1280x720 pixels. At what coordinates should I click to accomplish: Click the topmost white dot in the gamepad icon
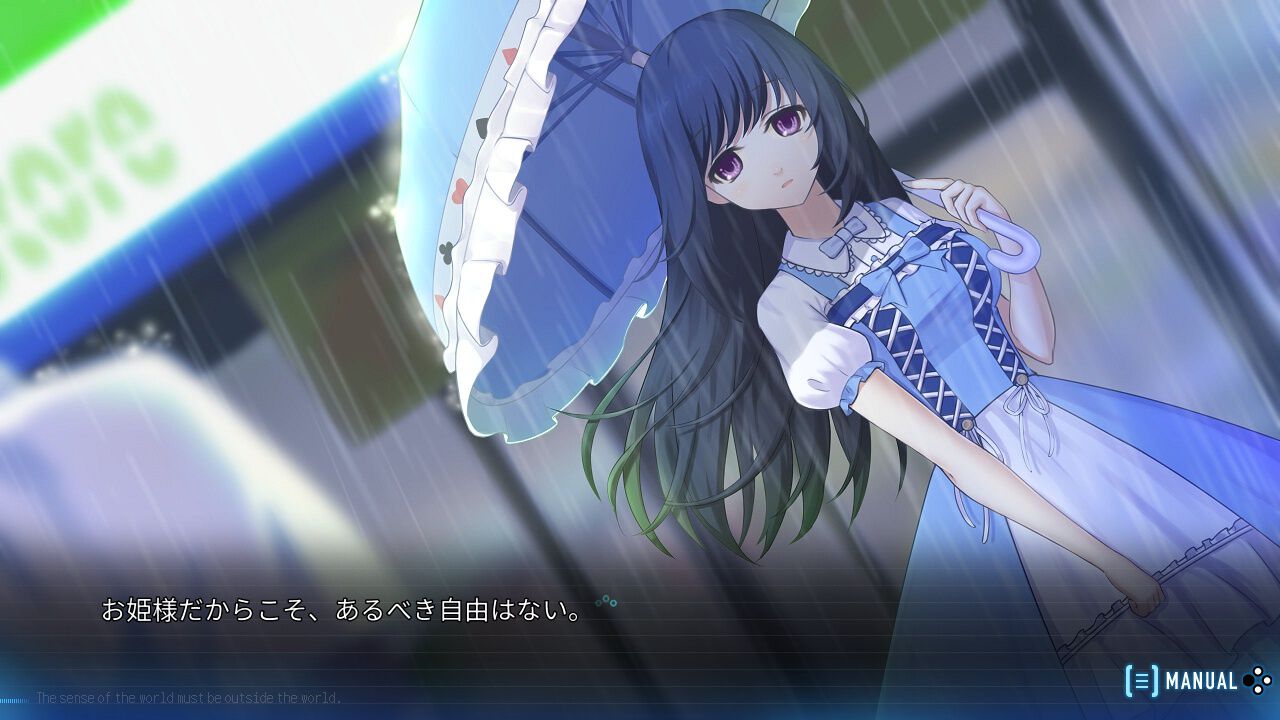click(1258, 670)
